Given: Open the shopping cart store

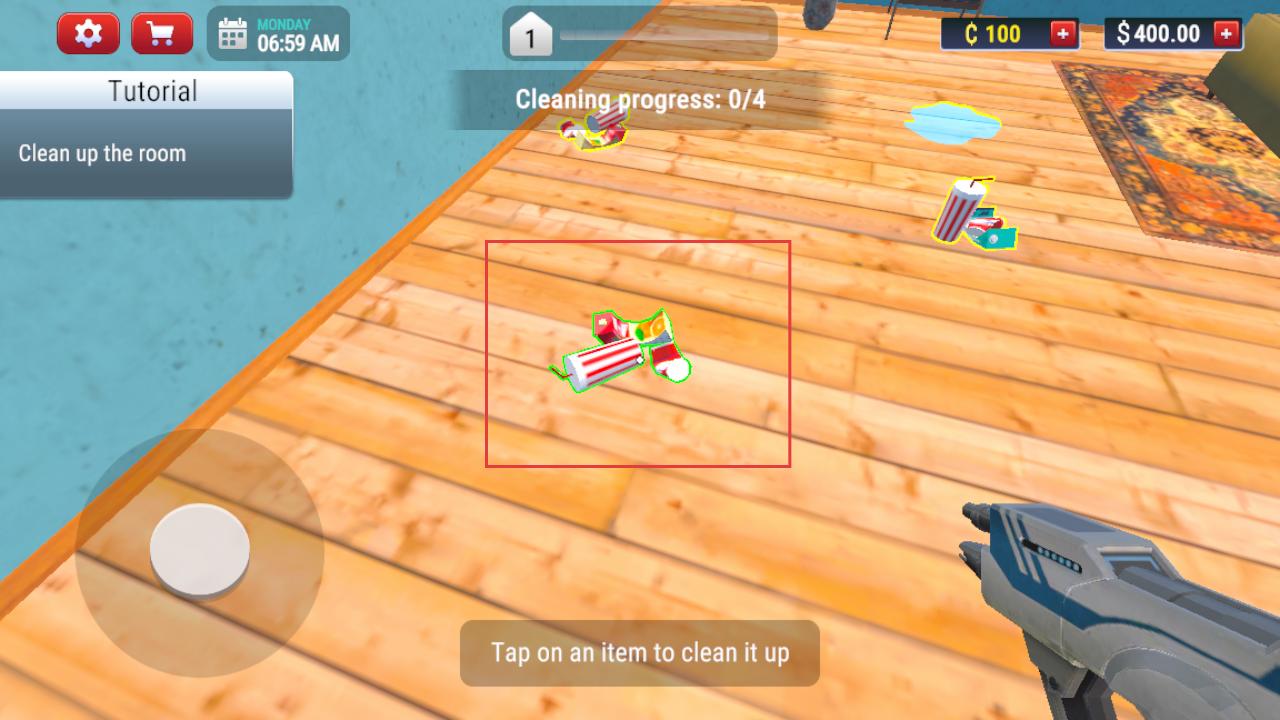Looking at the screenshot, I should tap(161, 34).
